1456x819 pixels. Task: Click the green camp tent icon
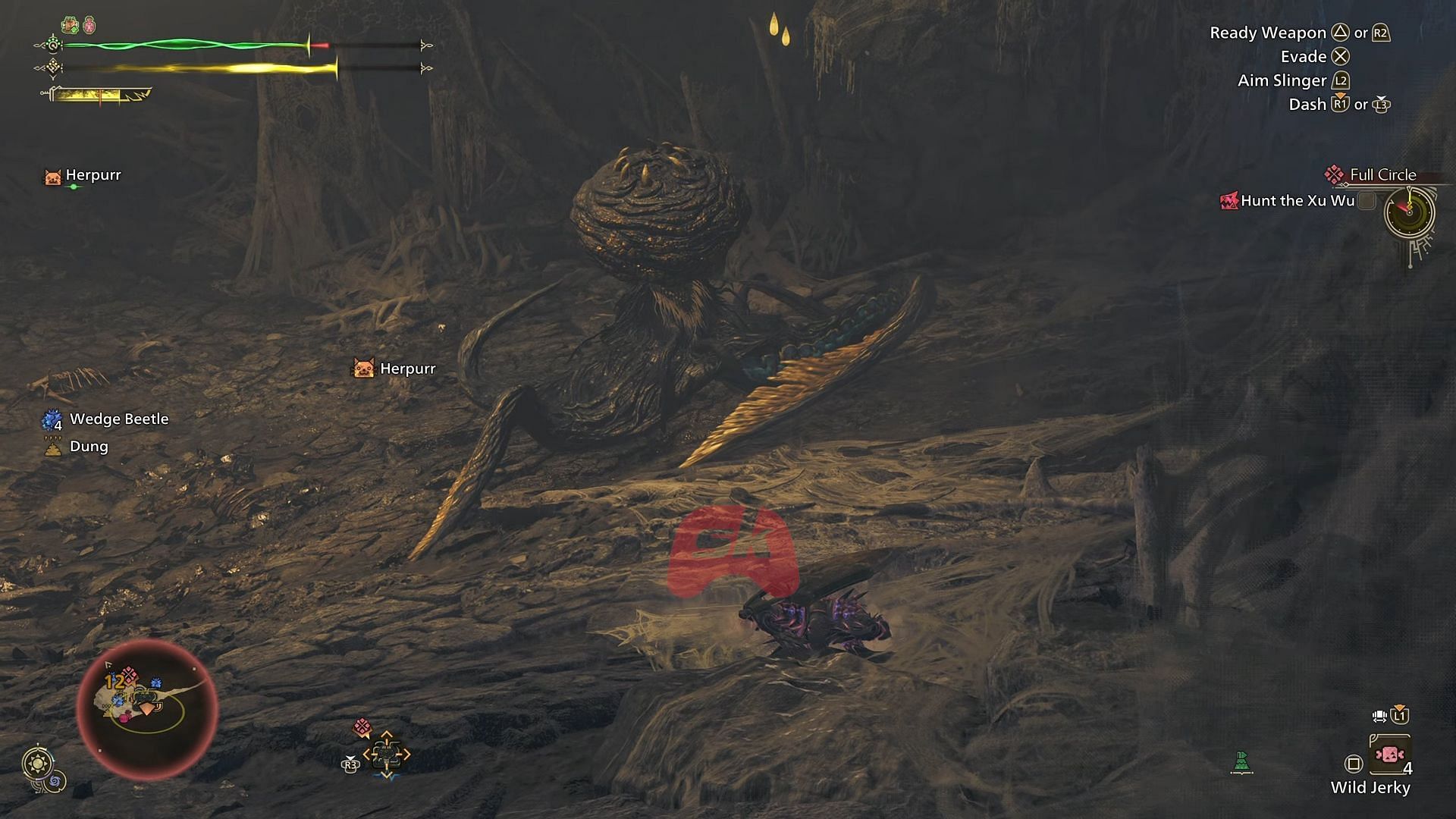[1241, 761]
